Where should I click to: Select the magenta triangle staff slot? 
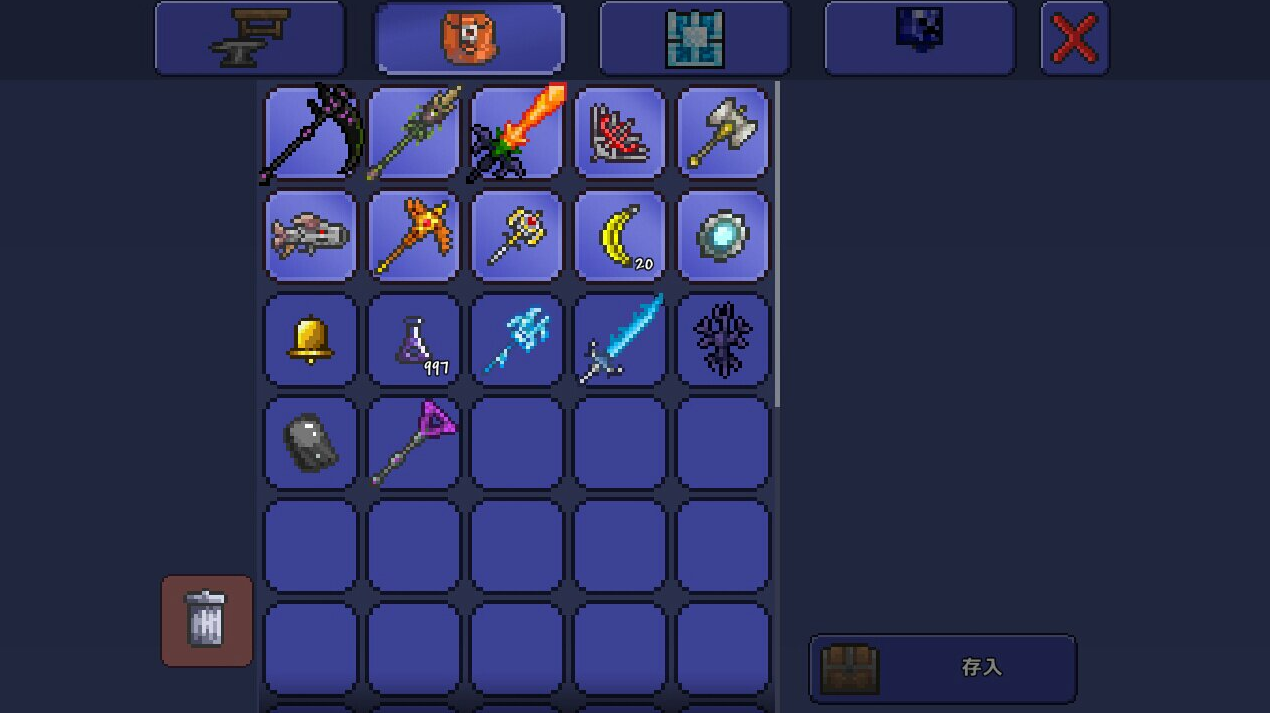pos(414,443)
